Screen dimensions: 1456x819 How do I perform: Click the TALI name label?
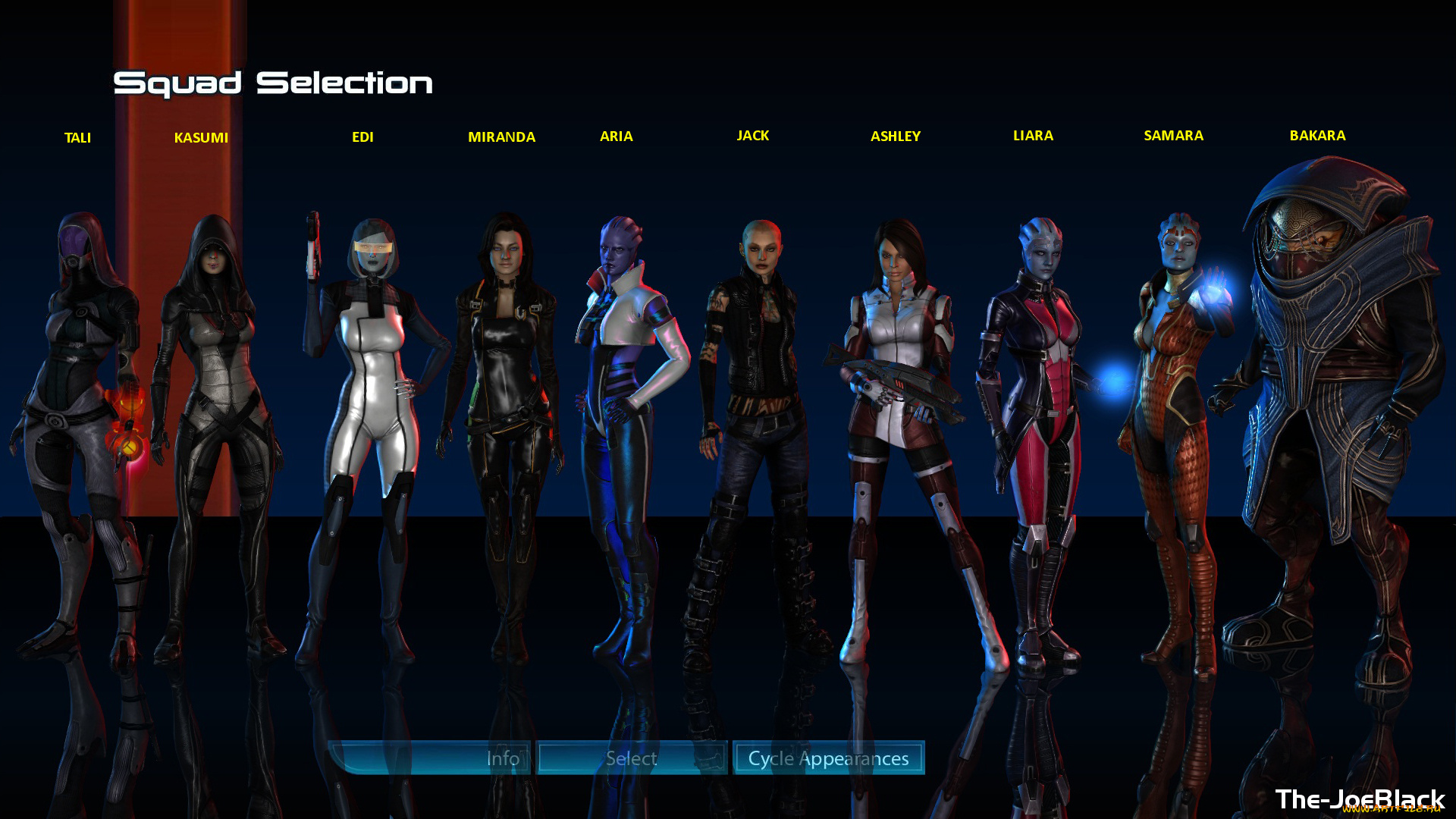(x=78, y=138)
